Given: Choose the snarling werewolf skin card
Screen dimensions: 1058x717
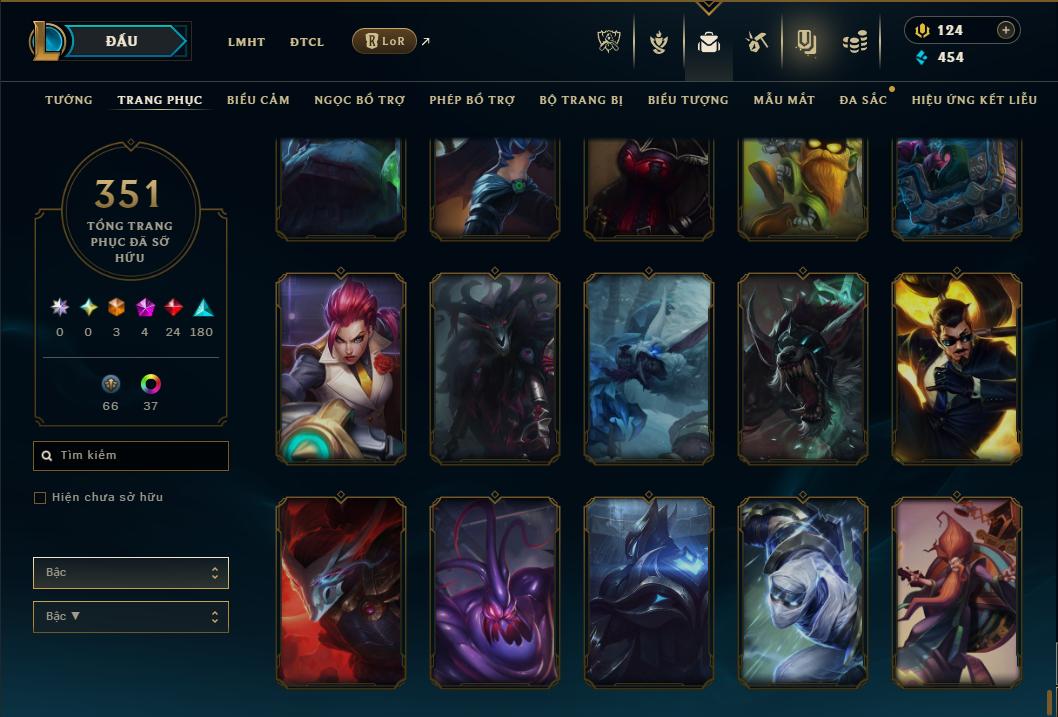Looking at the screenshot, I should tap(803, 368).
